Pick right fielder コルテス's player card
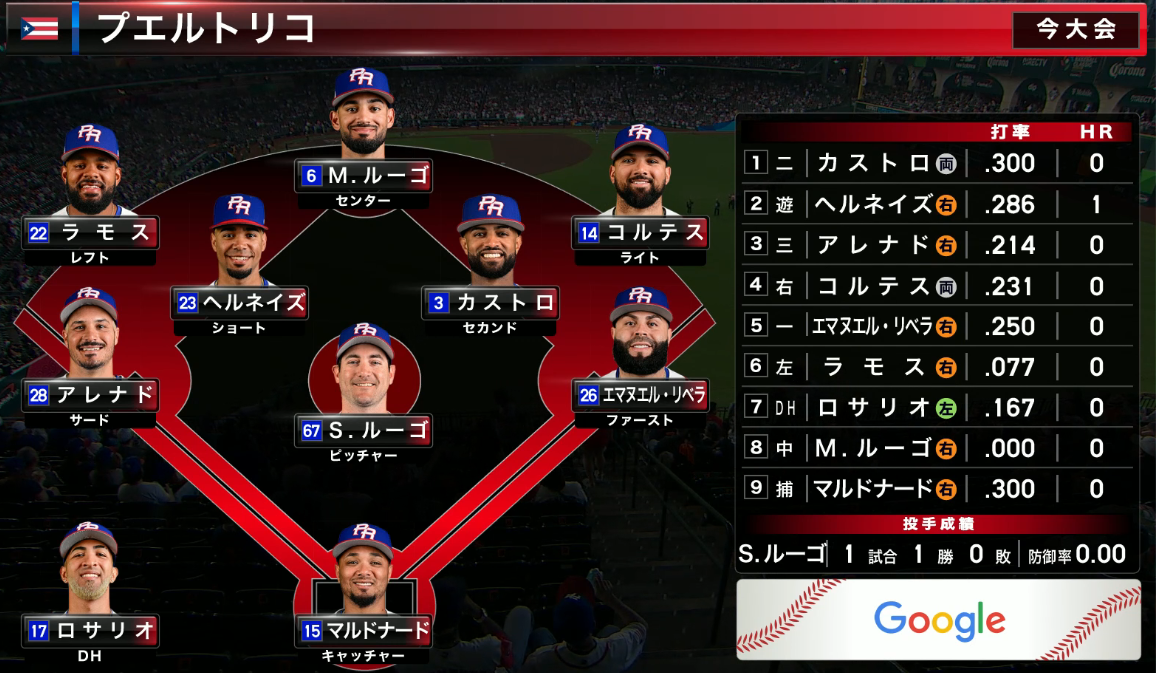The height and width of the screenshot is (673, 1156). [x=640, y=234]
